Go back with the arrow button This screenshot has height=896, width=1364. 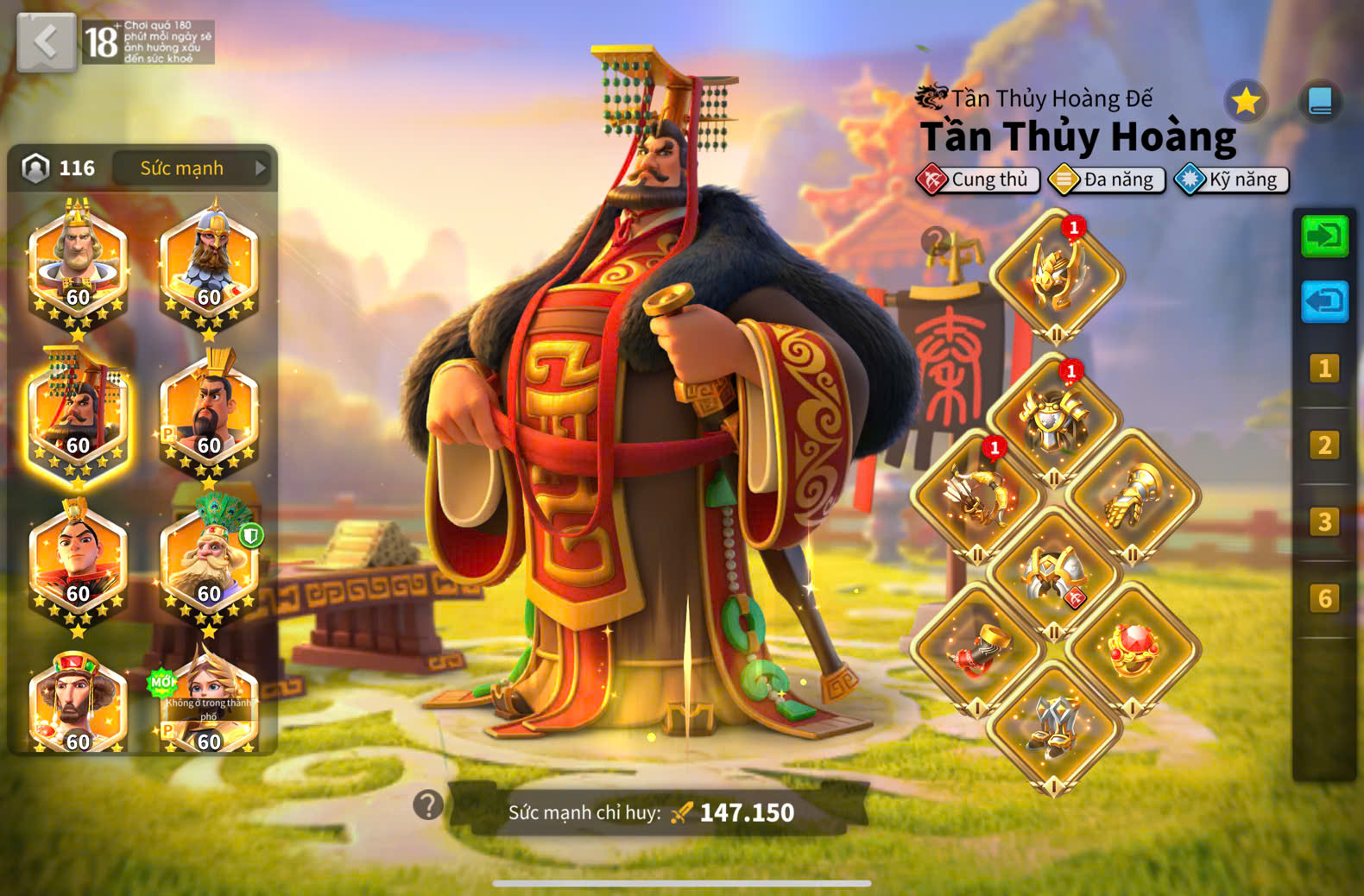[x=46, y=41]
